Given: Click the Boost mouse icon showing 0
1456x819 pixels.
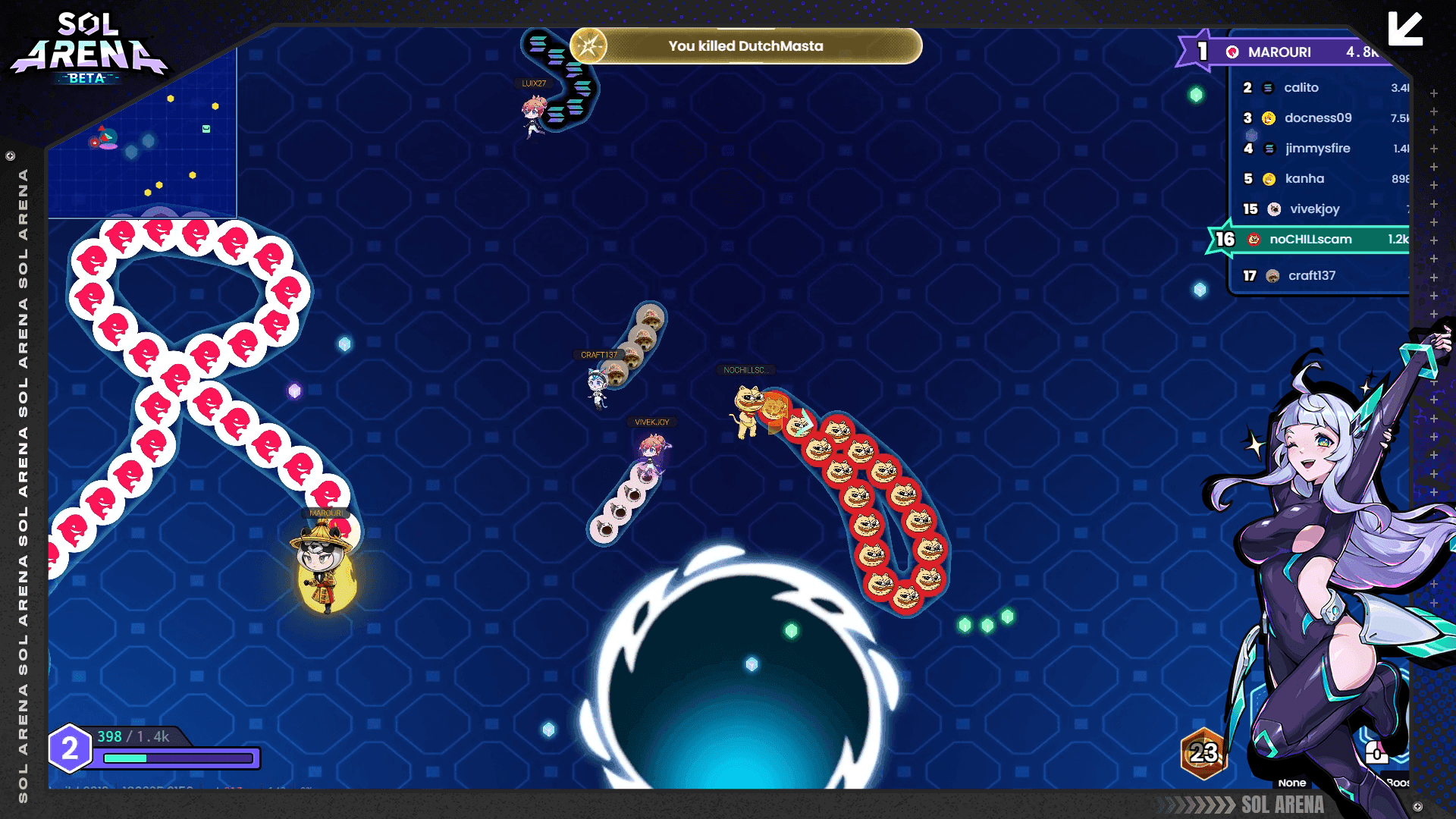Looking at the screenshot, I should click(1376, 752).
